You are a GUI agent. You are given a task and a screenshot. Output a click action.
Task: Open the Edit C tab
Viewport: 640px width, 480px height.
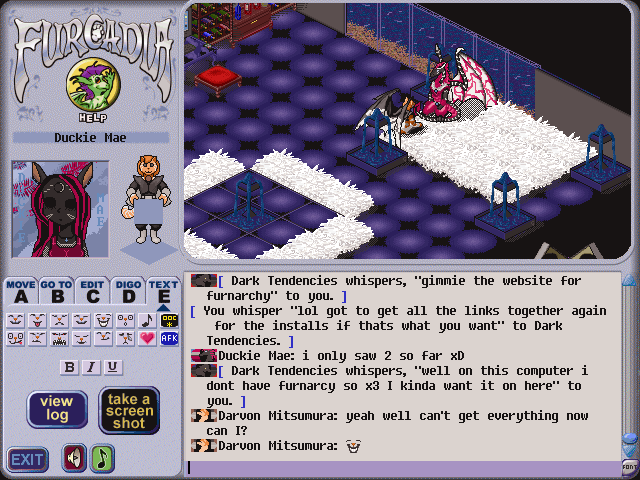93,292
